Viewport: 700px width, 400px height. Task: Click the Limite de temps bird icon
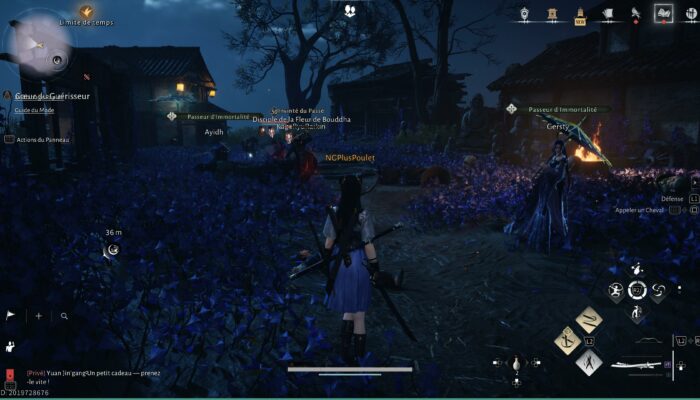point(86,11)
